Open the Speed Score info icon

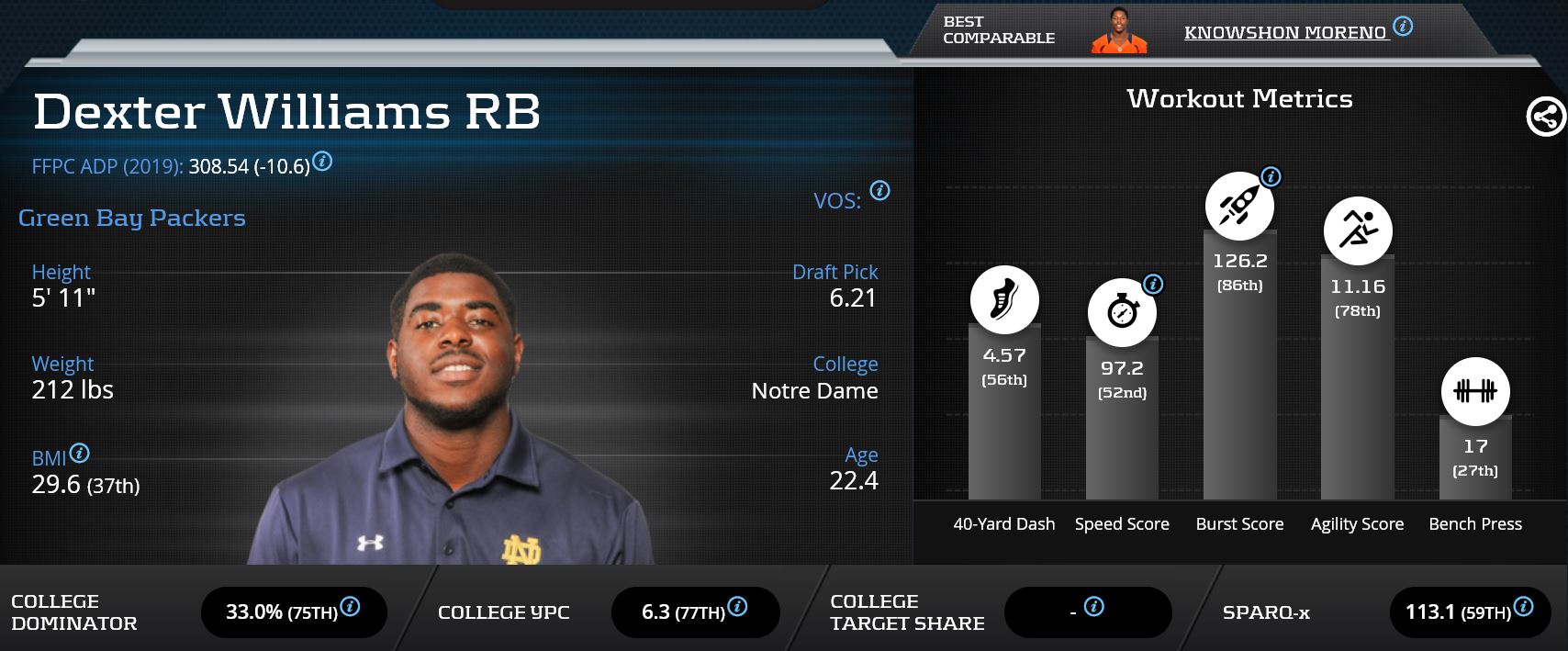[x=1153, y=285]
